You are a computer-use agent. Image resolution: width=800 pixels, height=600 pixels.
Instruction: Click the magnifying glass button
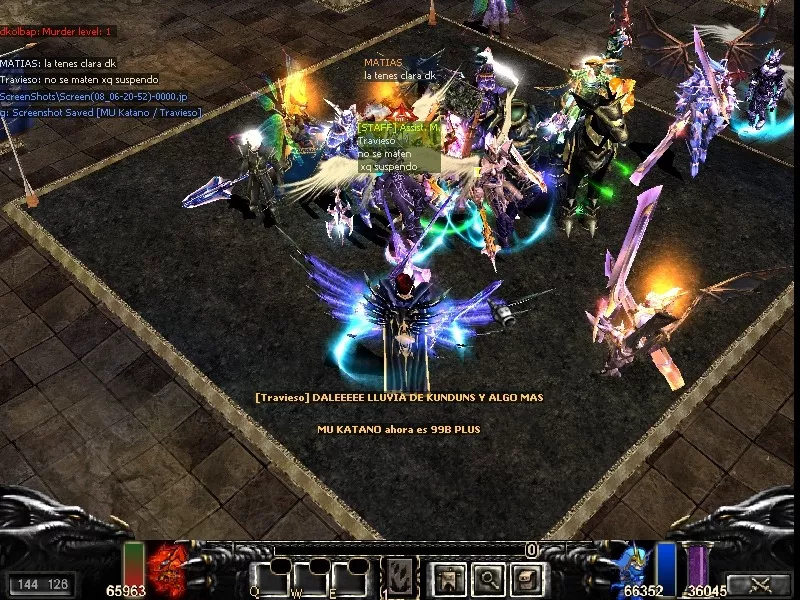click(487, 577)
